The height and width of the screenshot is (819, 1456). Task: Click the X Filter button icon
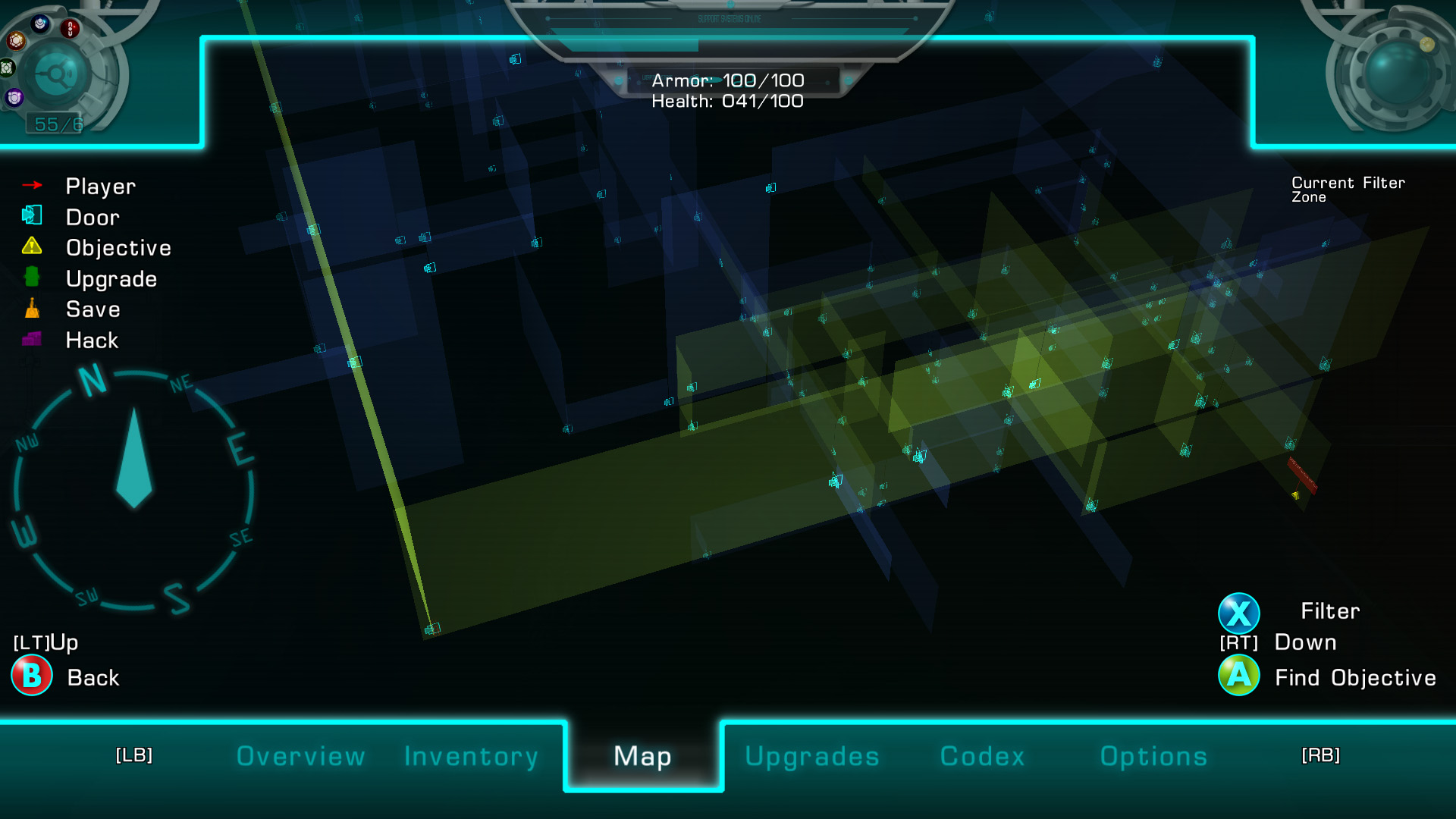[x=1239, y=612]
